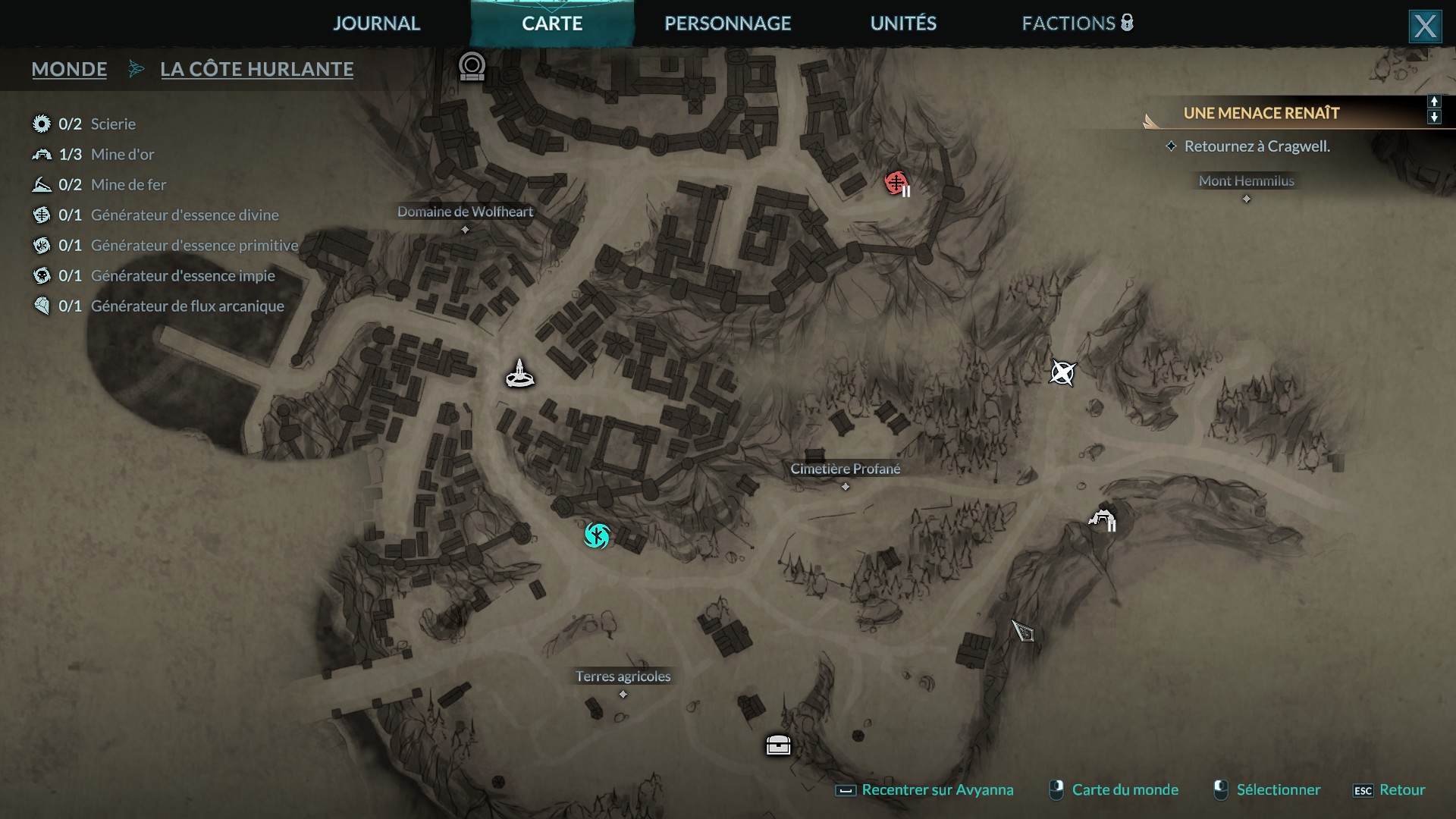Select Générateur d'essence divine entry
This screenshot has width=1456, height=819.
pyautogui.click(x=184, y=215)
